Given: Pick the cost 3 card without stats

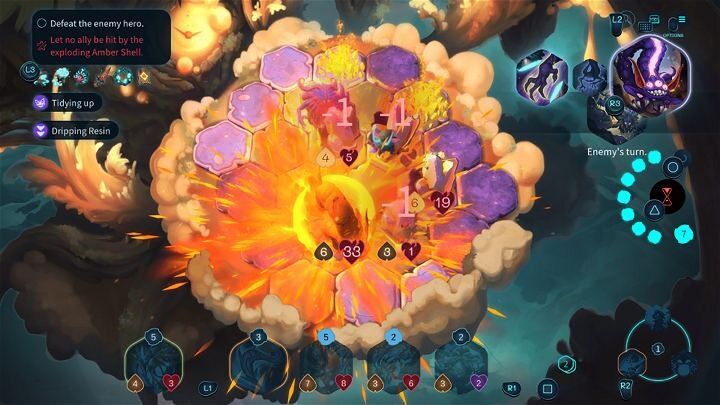Looking at the screenshot, I should (258, 364).
